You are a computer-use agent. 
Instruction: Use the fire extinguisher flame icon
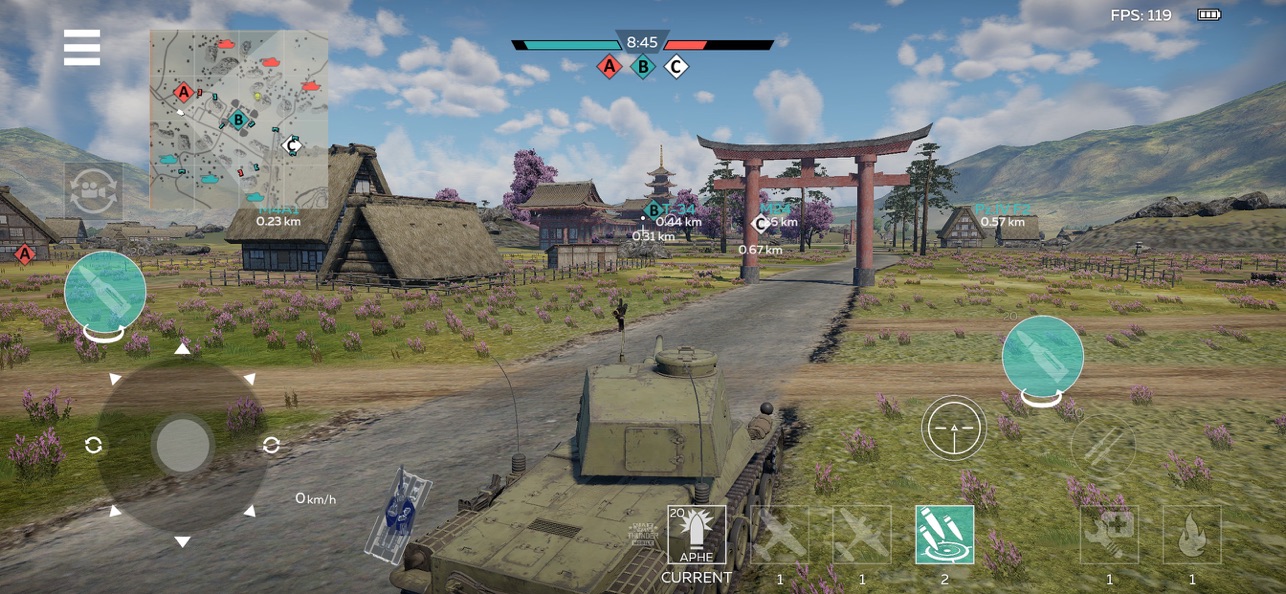point(1192,535)
